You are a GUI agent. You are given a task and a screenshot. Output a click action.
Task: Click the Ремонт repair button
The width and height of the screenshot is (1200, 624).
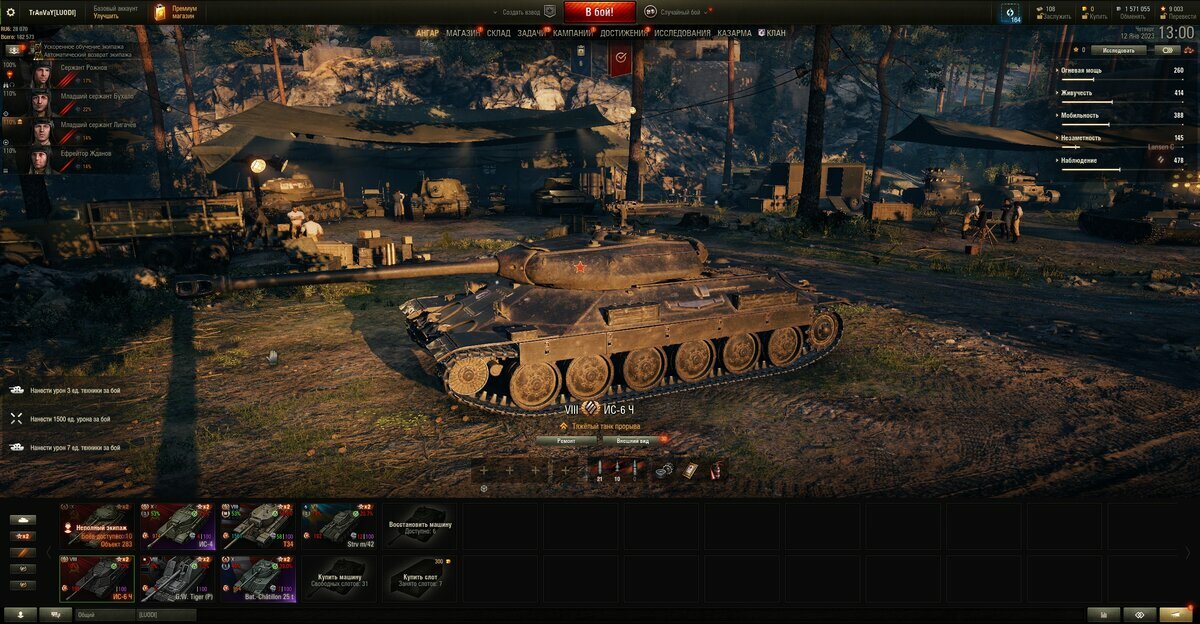(x=566, y=440)
